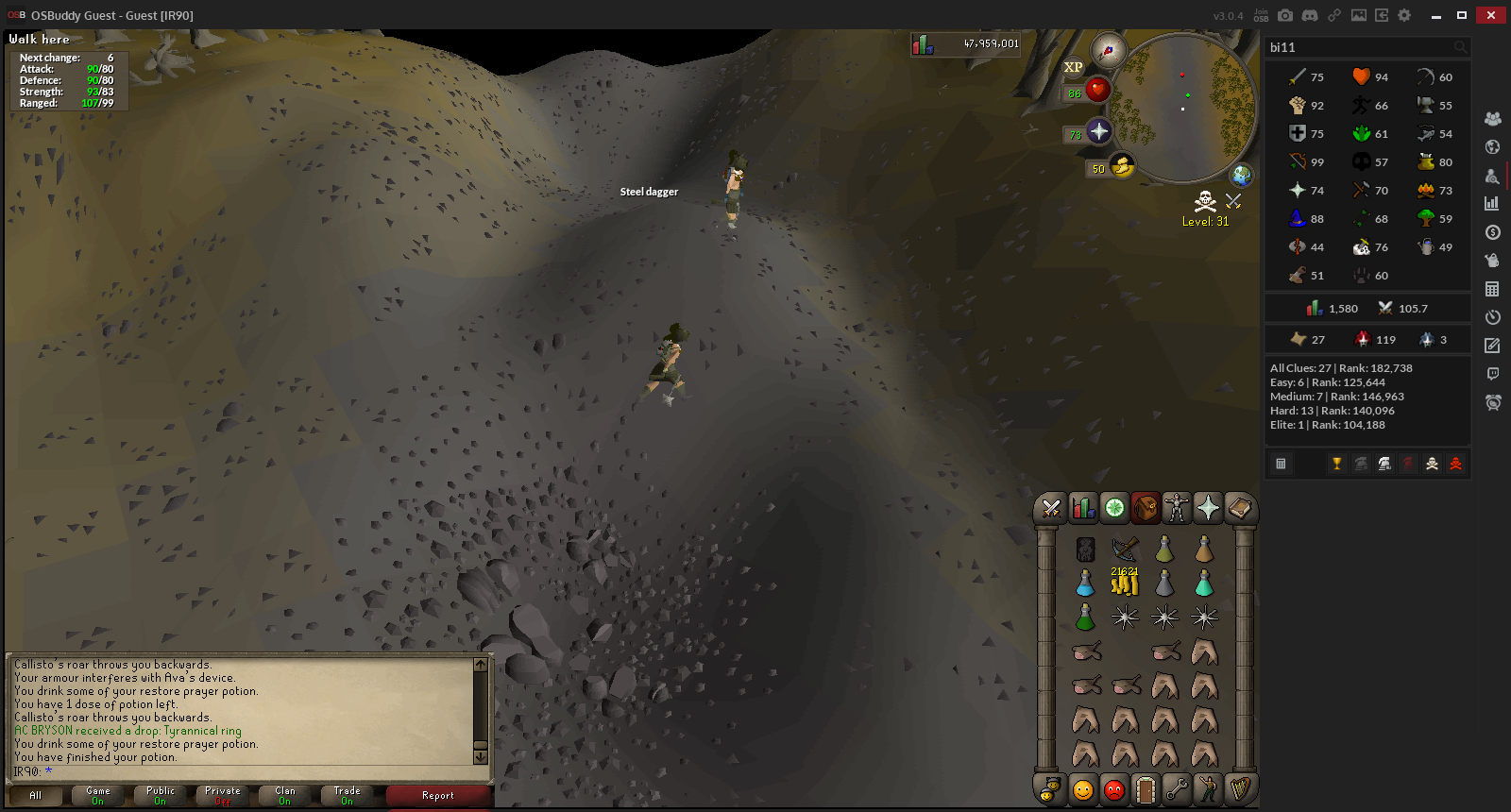Activate the quick-prayers orb
Image resolution: width=1511 pixels, height=812 pixels.
(x=1097, y=131)
